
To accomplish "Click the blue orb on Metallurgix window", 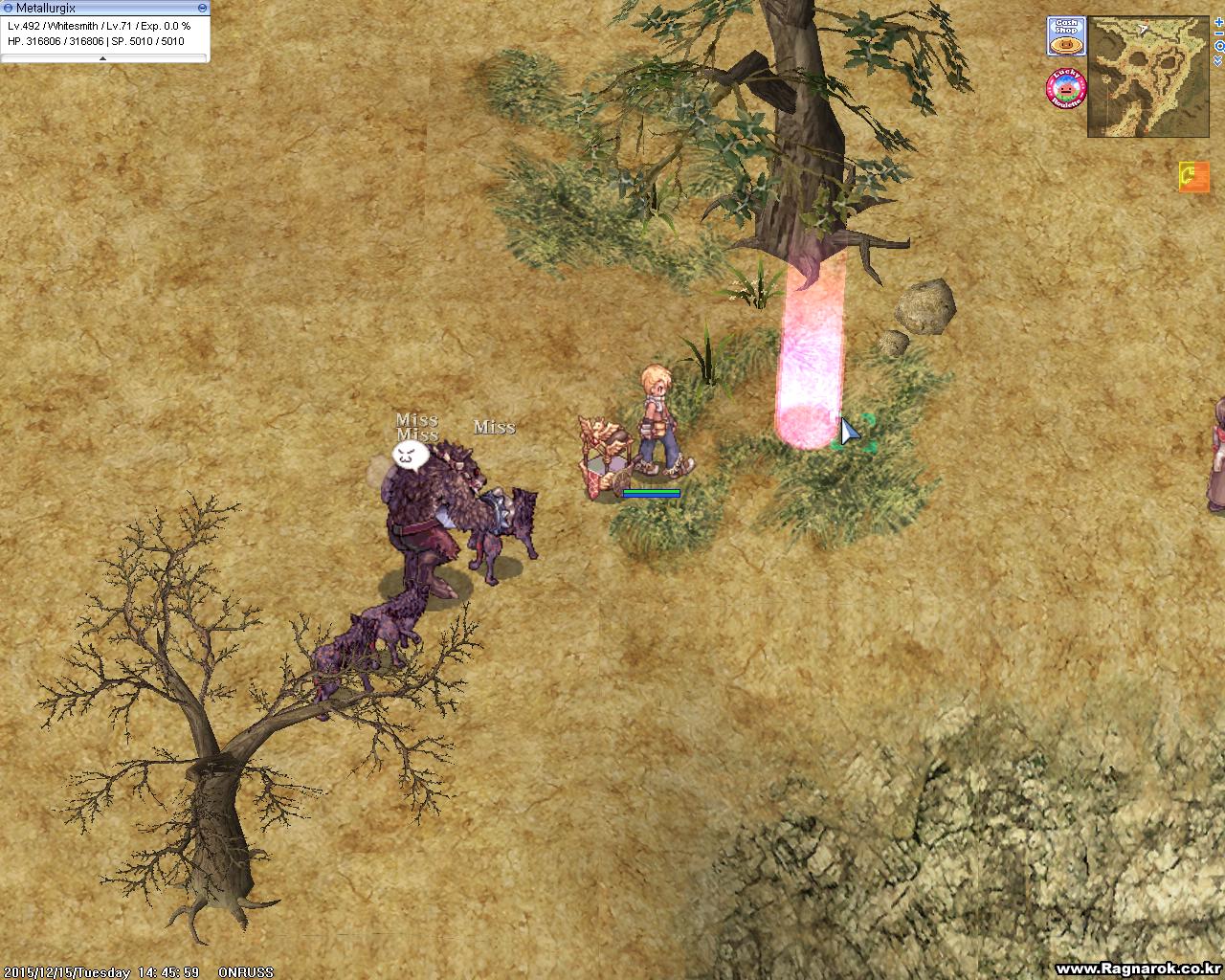I will 9,7.
